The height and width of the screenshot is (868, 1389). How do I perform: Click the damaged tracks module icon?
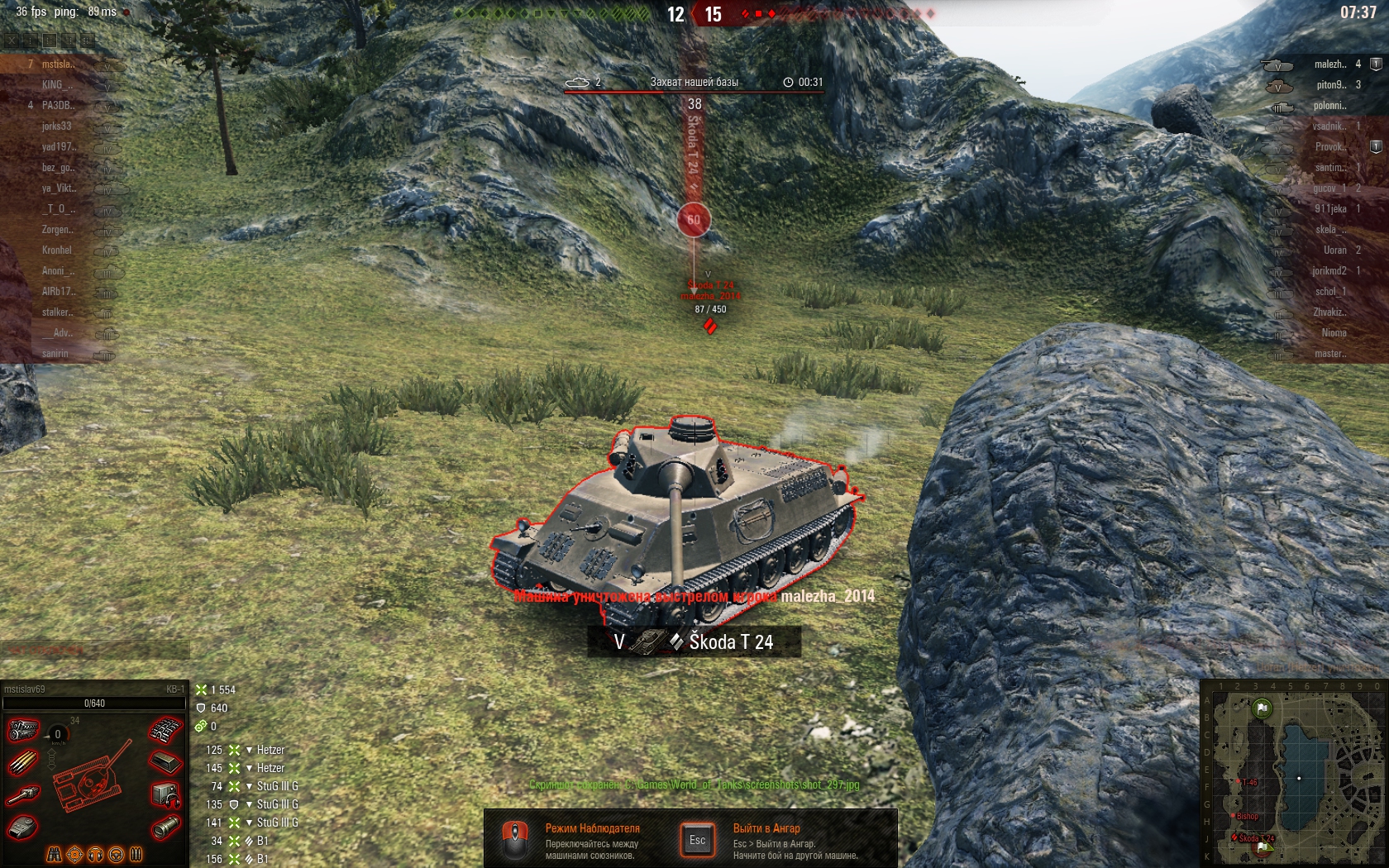pos(165,730)
